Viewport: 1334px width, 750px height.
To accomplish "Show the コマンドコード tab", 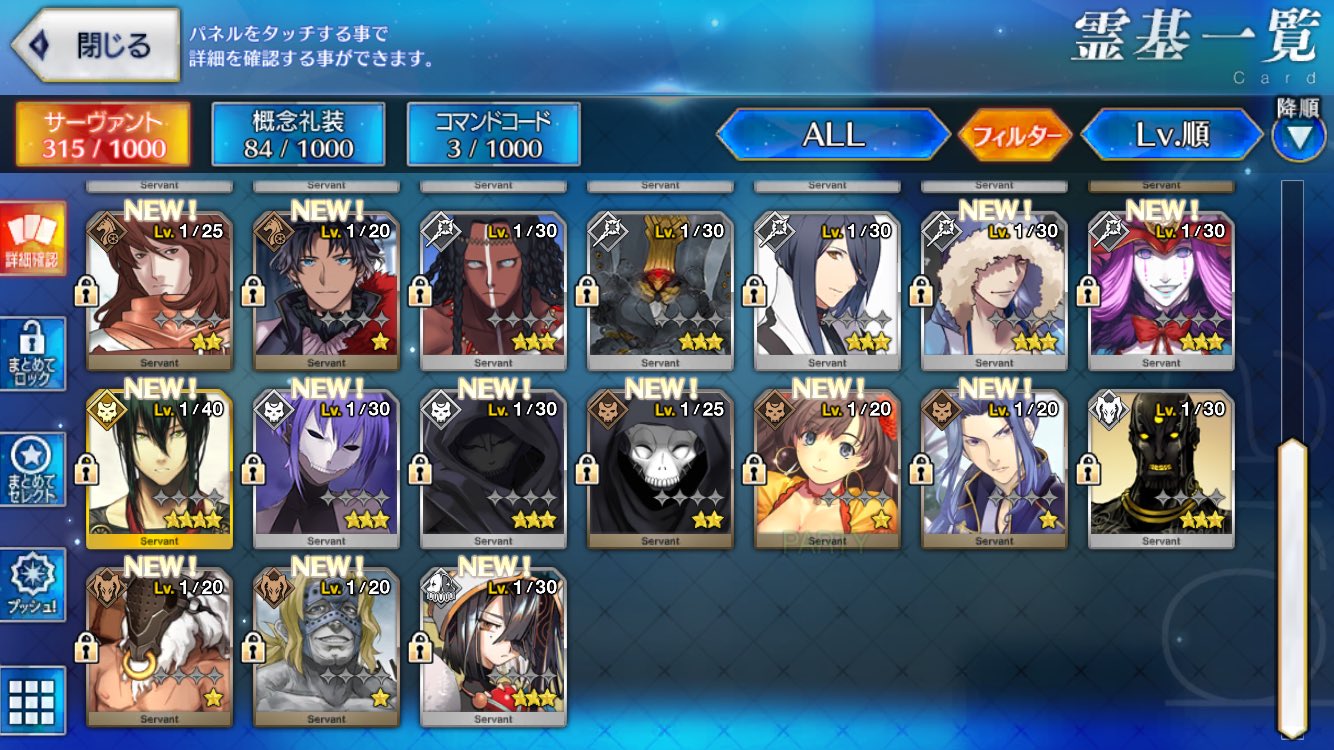I will pyautogui.click(x=493, y=135).
